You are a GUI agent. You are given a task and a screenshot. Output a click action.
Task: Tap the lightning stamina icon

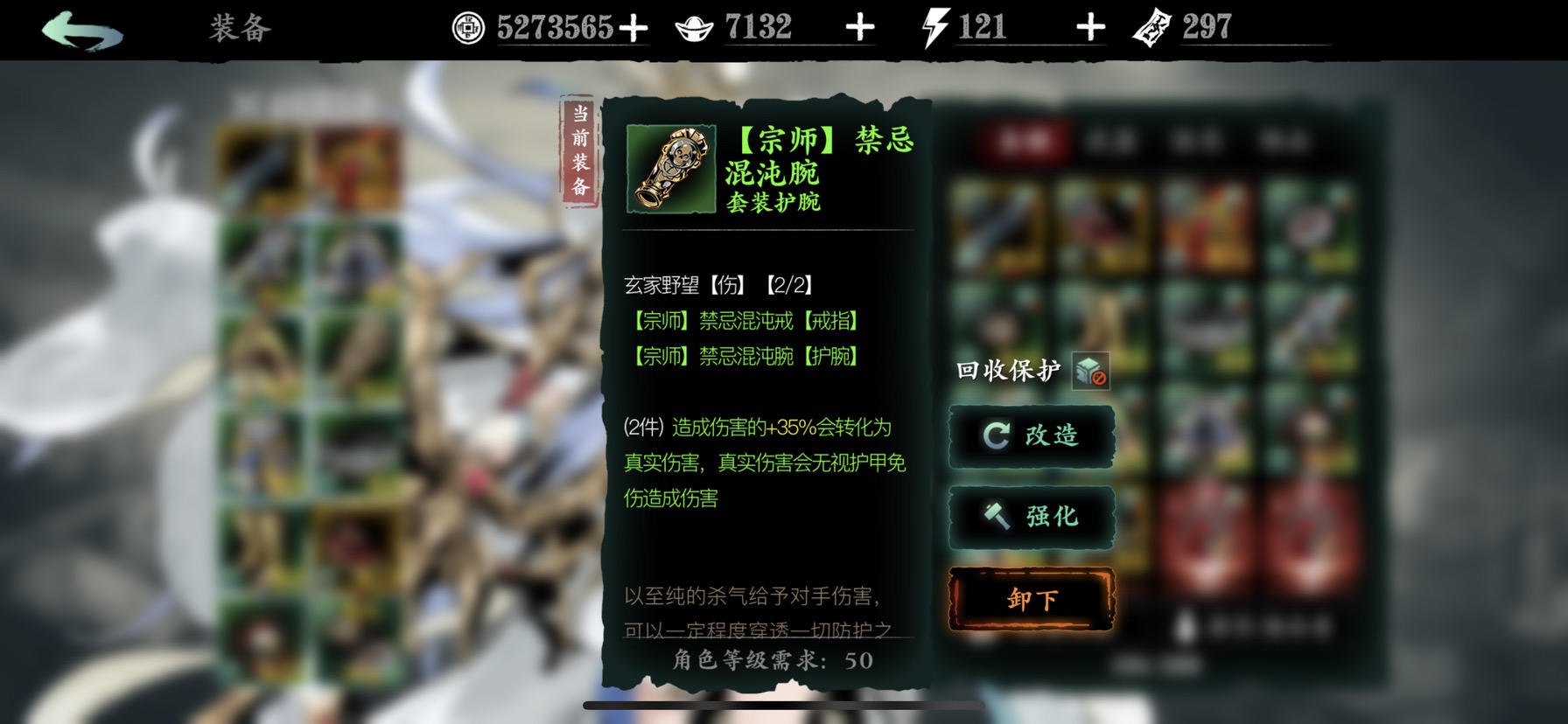(934, 26)
